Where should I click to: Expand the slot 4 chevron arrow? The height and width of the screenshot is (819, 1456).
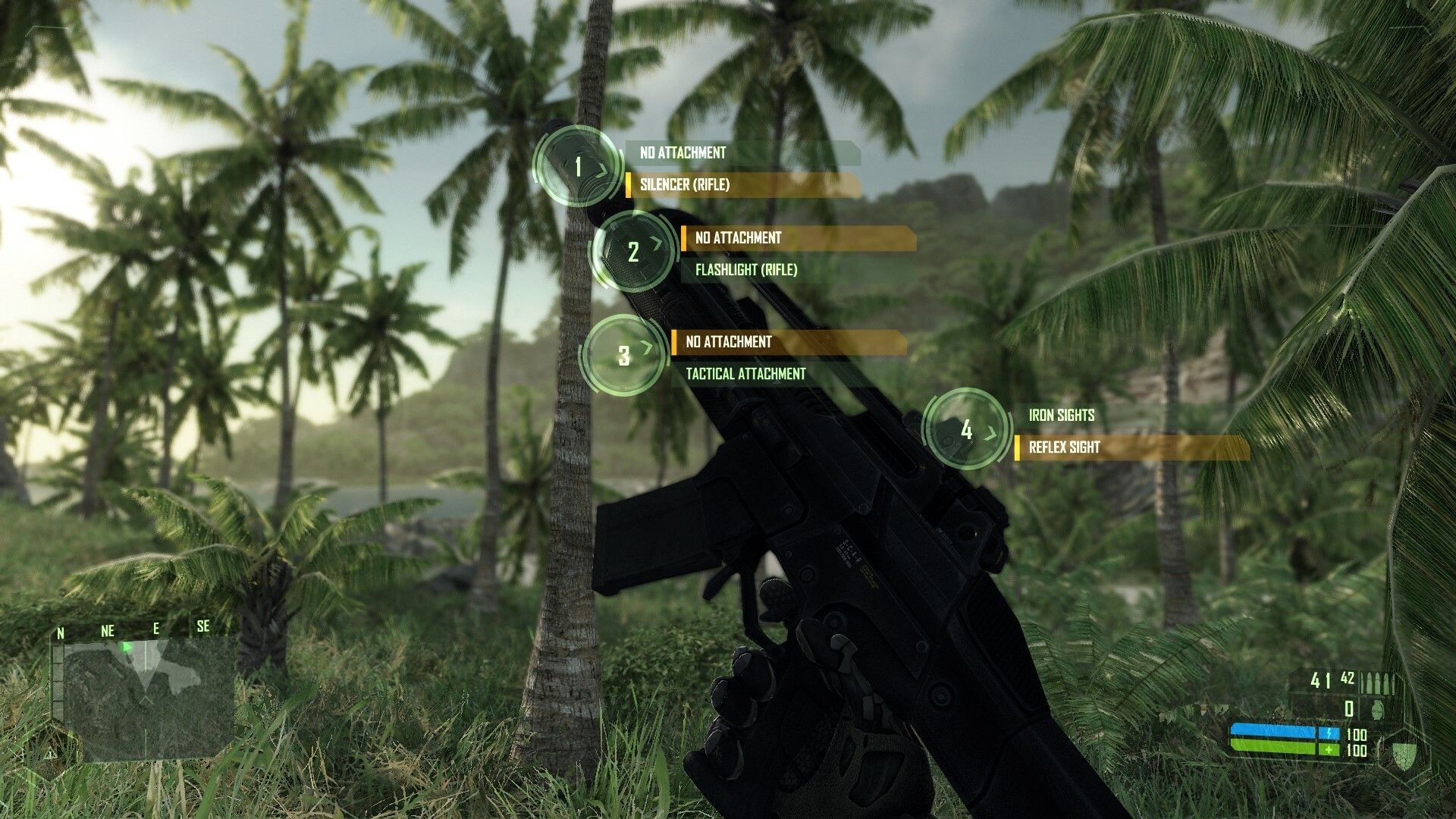pos(992,432)
